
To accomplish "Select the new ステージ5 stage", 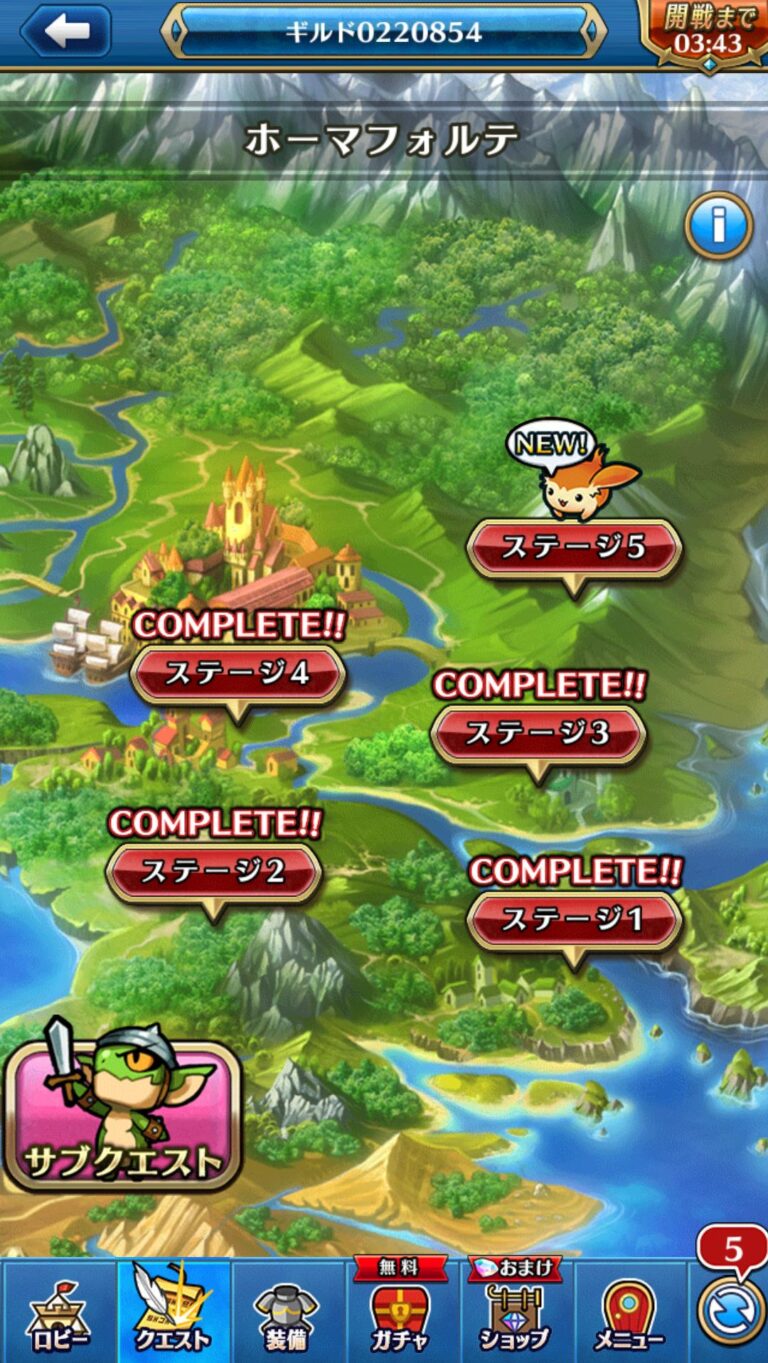I will 573,548.
